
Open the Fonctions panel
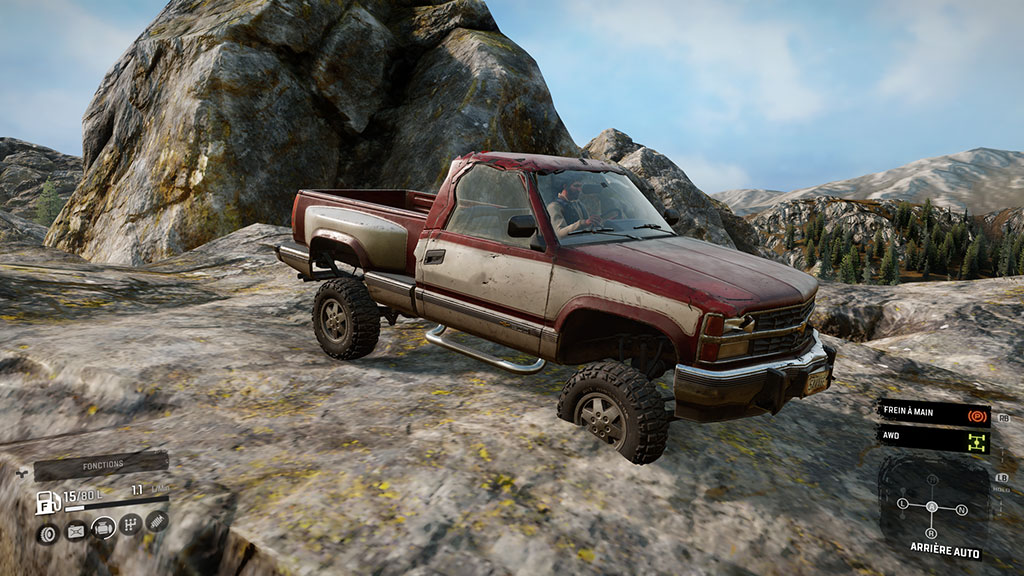(101, 465)
